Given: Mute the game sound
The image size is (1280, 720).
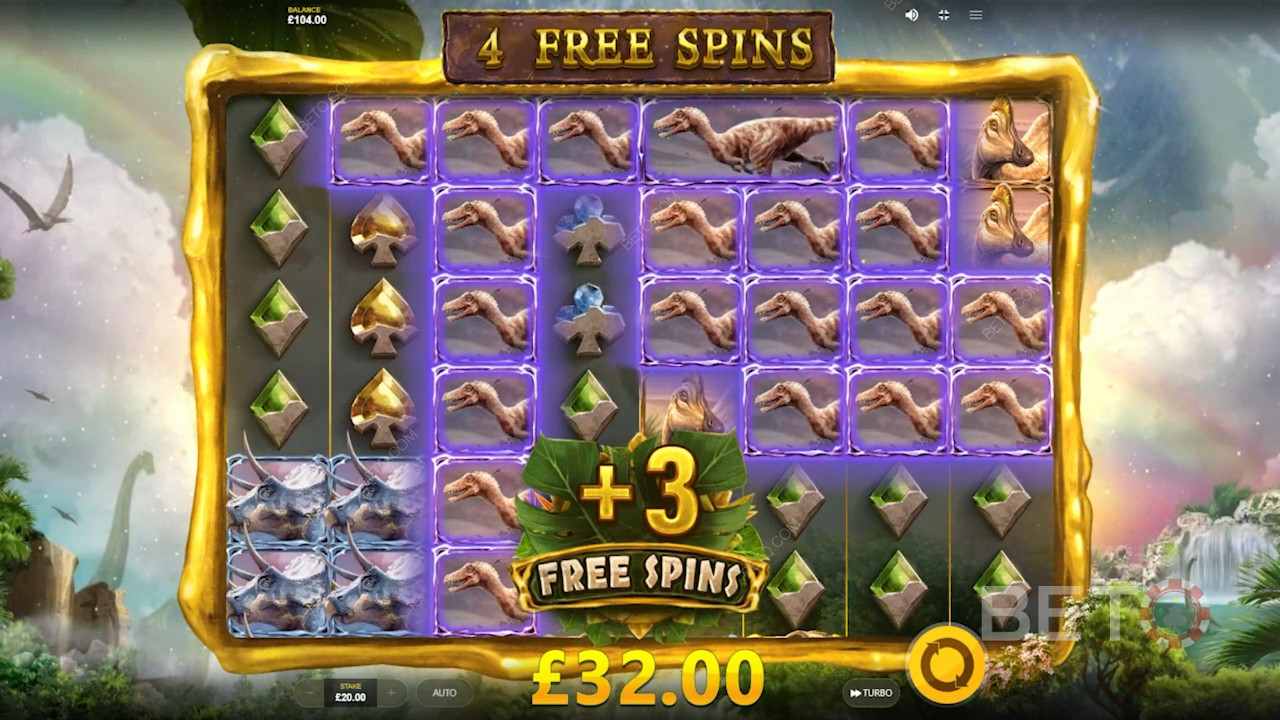Looking at the screenshot, I should pyautogui.click(x=911, y=15).
